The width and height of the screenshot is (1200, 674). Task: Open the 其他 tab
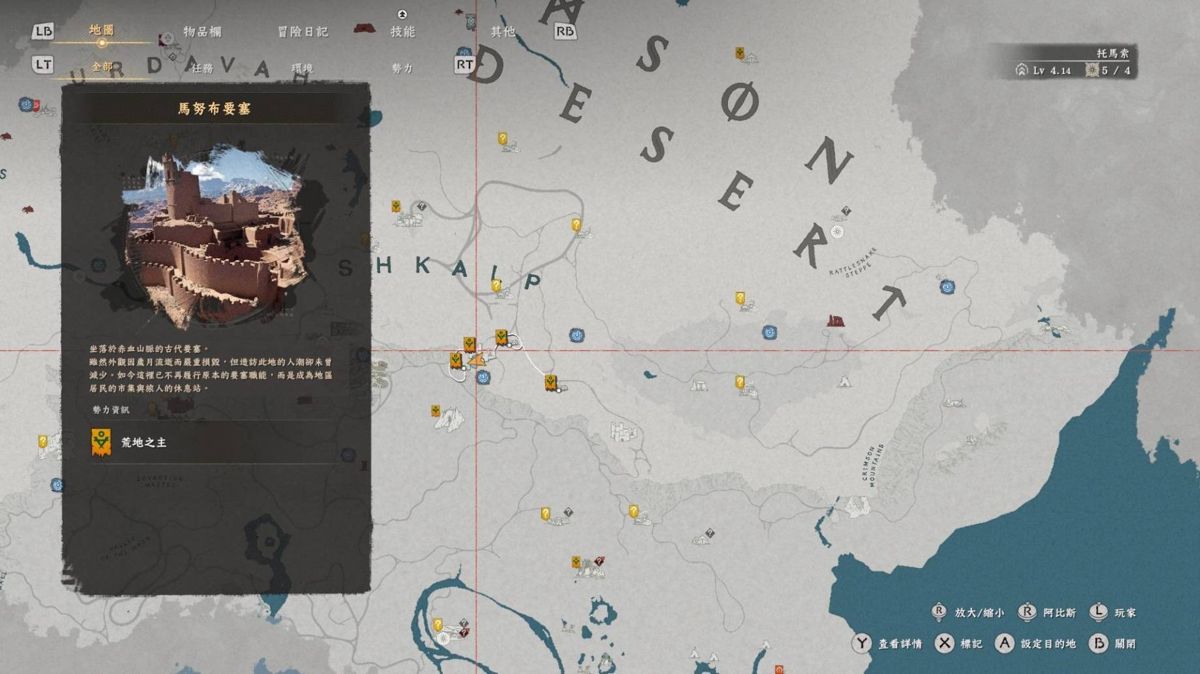(x=502, y=31)
